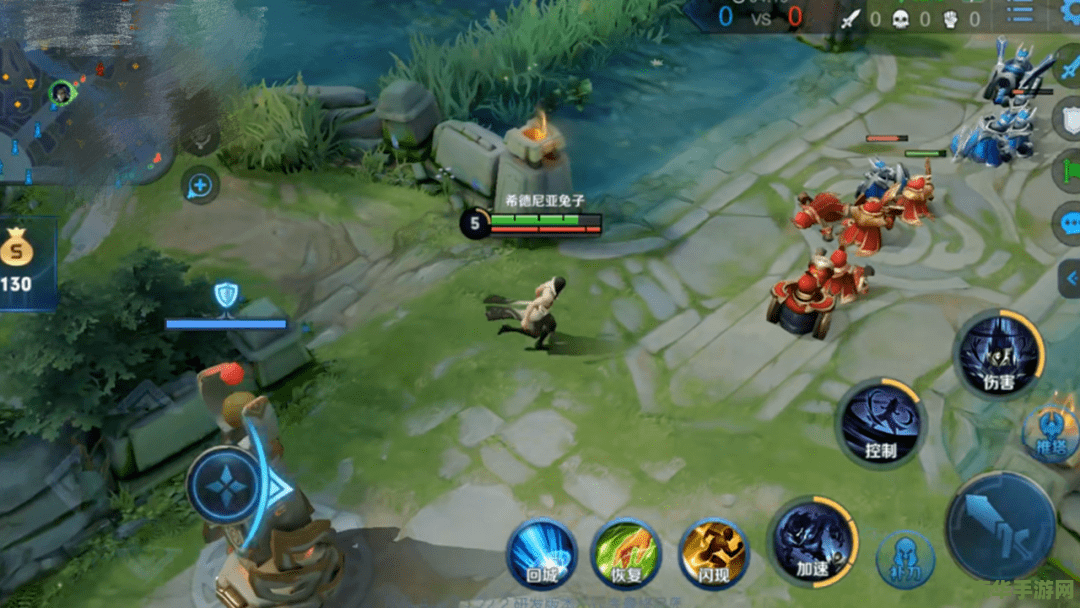Image resolution: width=1080 pixels, height=608 pixels.
Task: Select the shield signal button on right edge
Action: [1069, 116]
